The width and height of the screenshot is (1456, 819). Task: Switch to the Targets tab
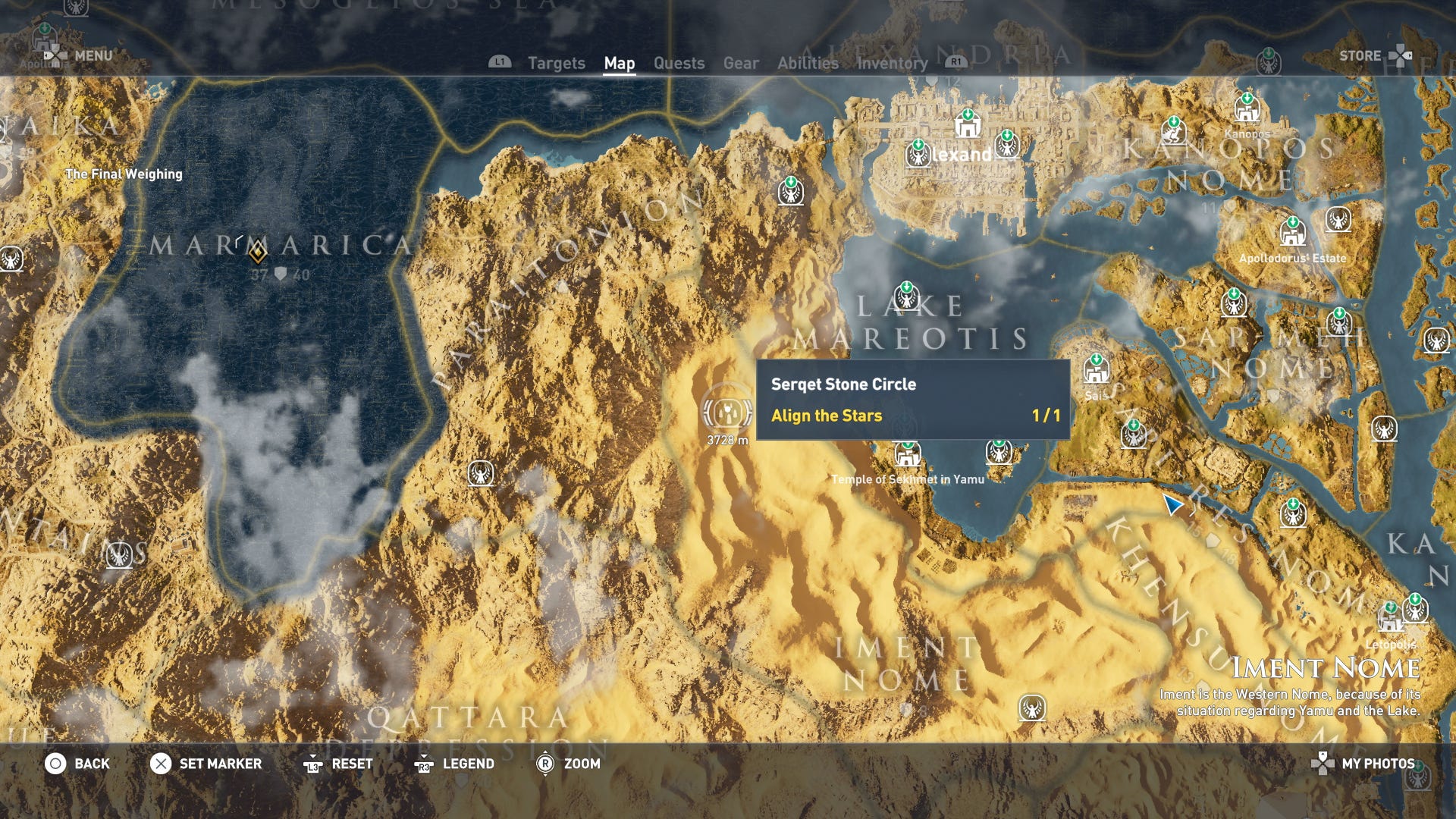pos(556,63)
